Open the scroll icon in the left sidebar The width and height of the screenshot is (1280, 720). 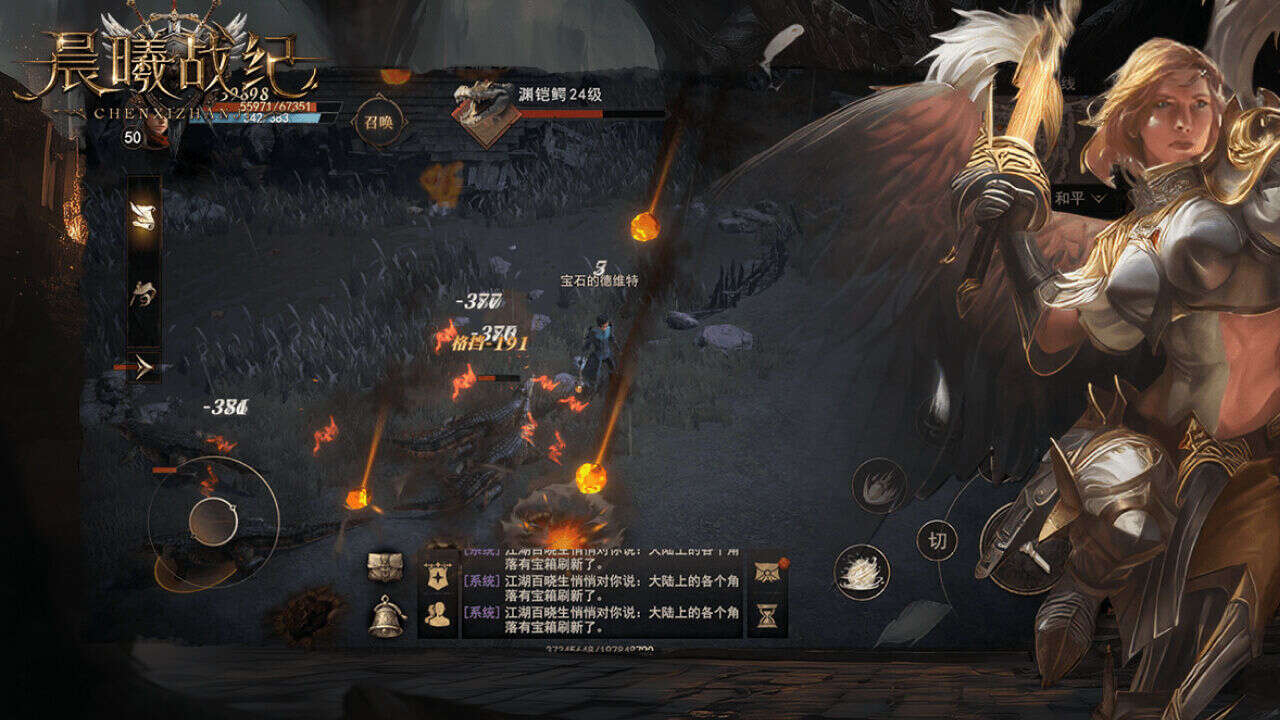144,213
